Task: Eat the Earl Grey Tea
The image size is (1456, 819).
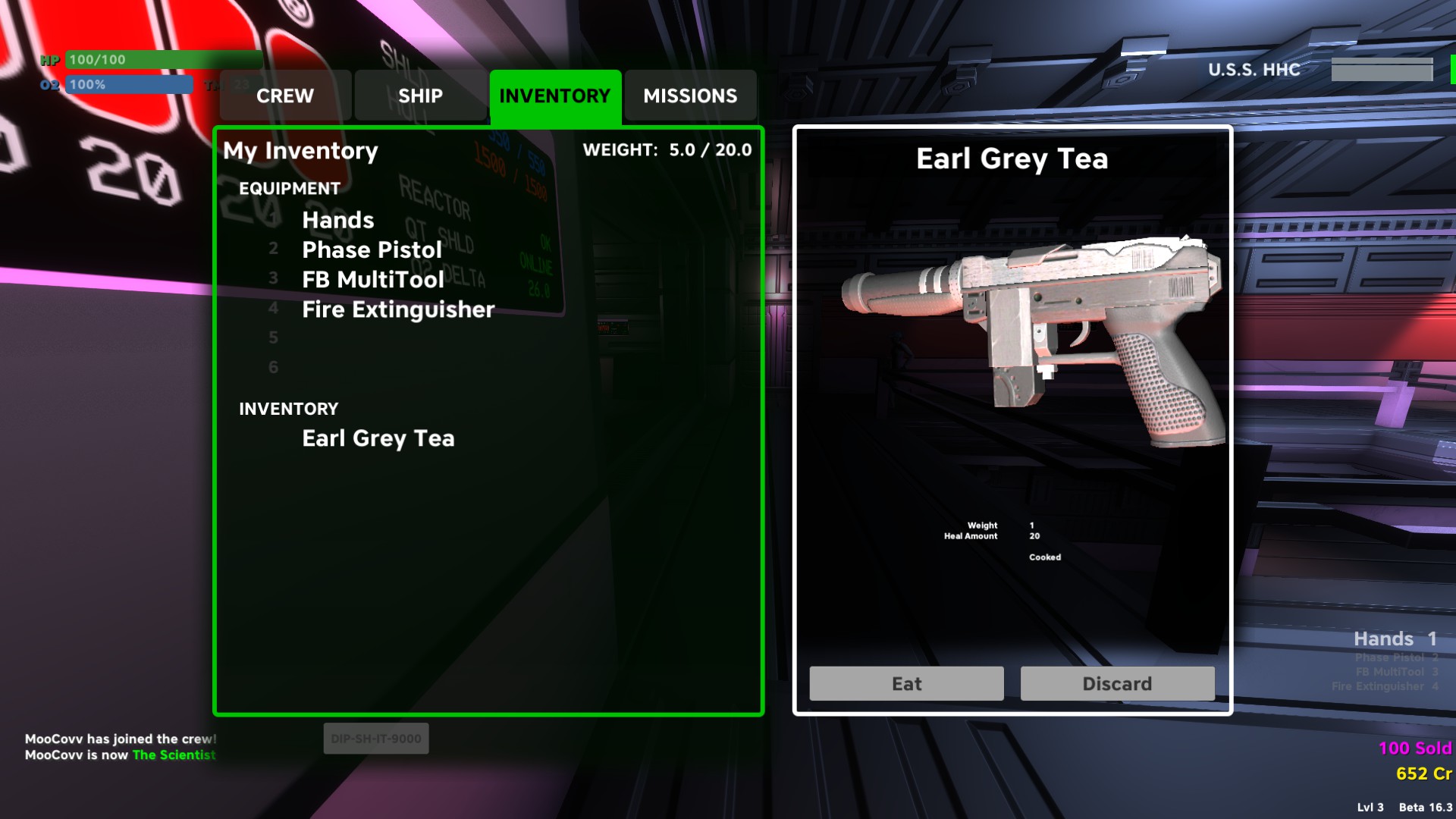Action: coord(906,683)
